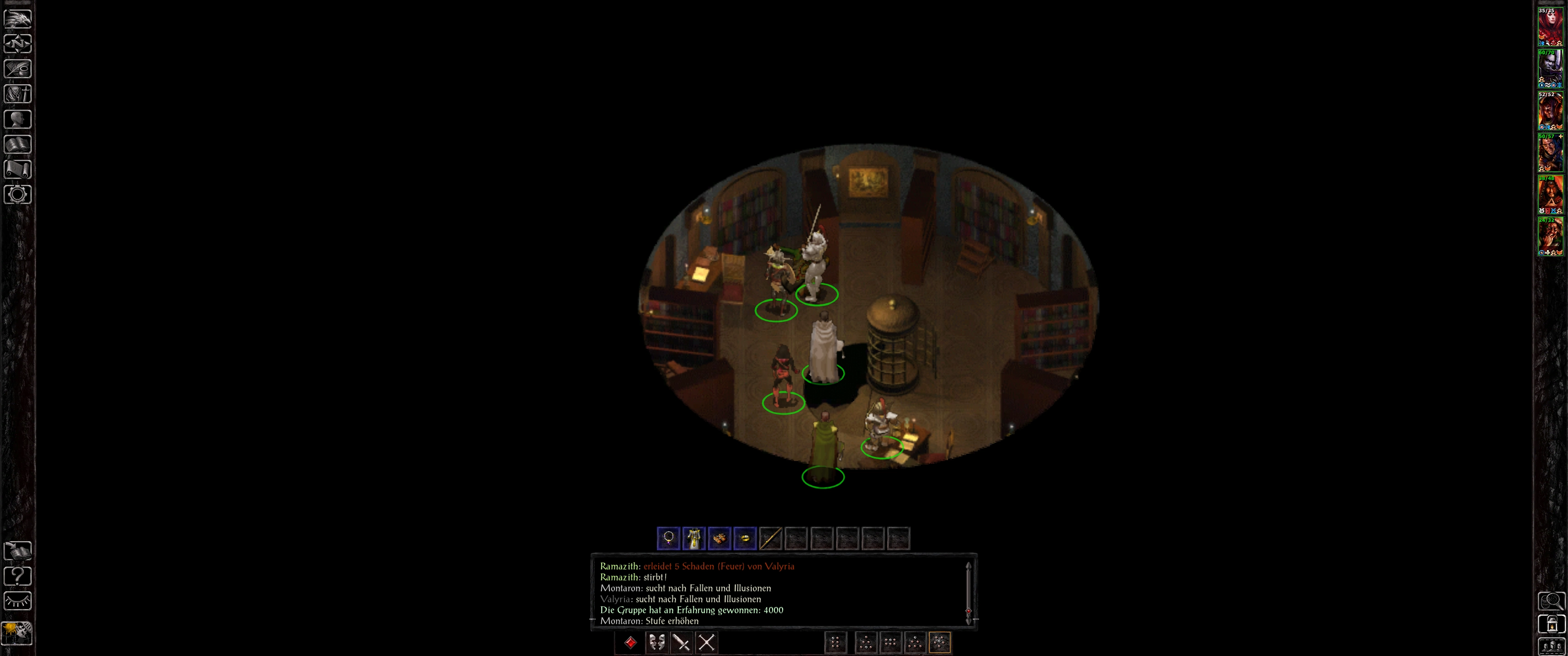Image resolution: width=1568 pixels, height=656 pixels.
Task: Open the character record head icon
Action: [x=18, y=119]
